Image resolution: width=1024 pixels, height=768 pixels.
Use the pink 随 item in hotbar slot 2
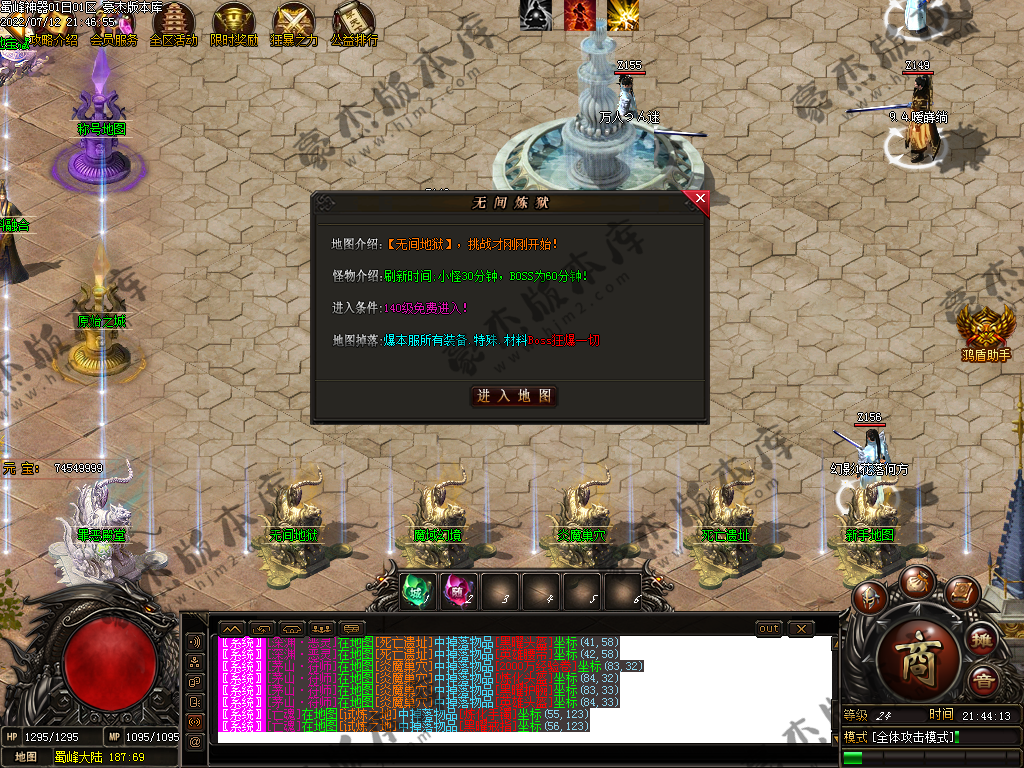(x=455, y=592)
